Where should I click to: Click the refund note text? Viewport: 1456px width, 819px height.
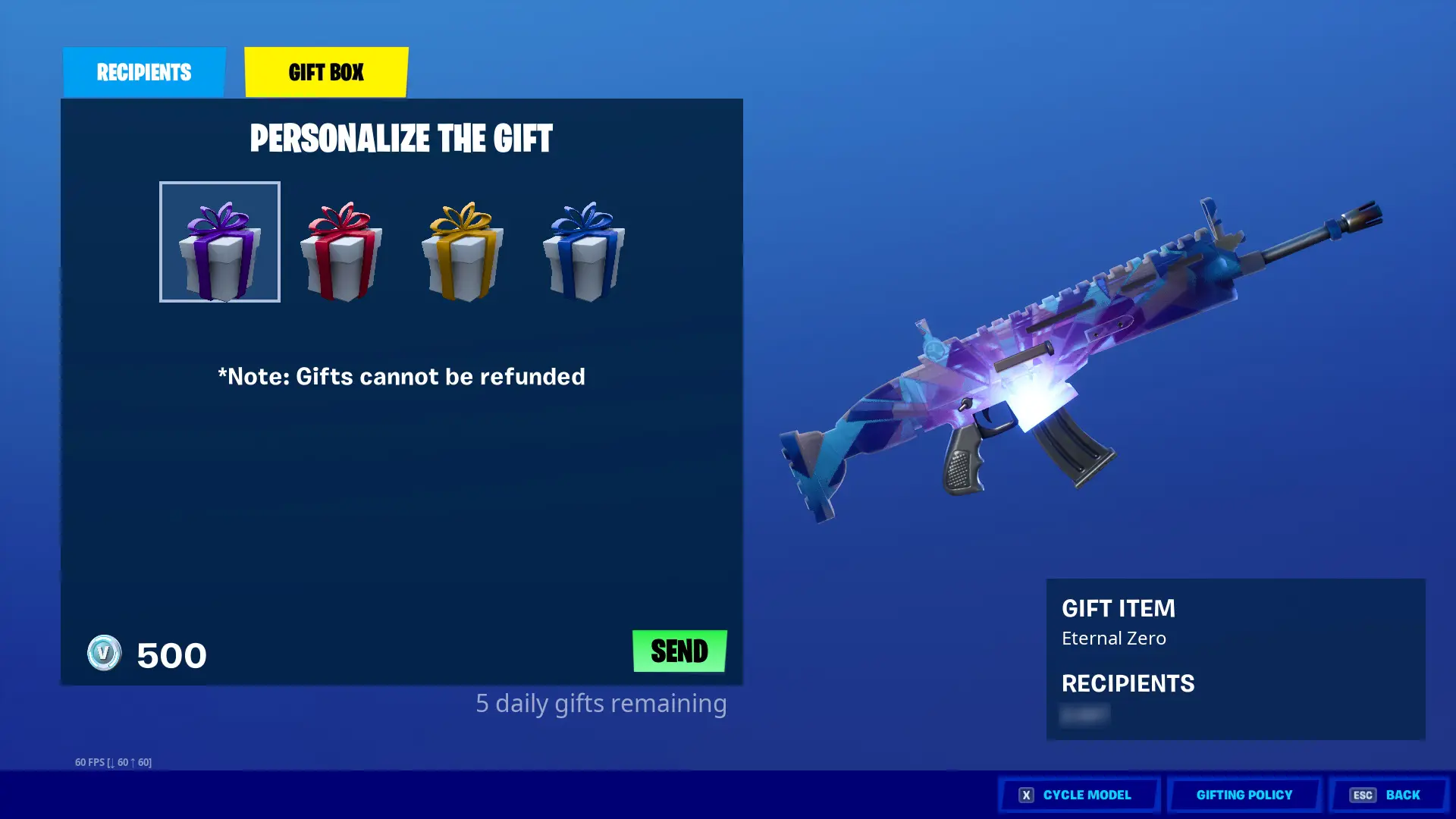[401, 376]
